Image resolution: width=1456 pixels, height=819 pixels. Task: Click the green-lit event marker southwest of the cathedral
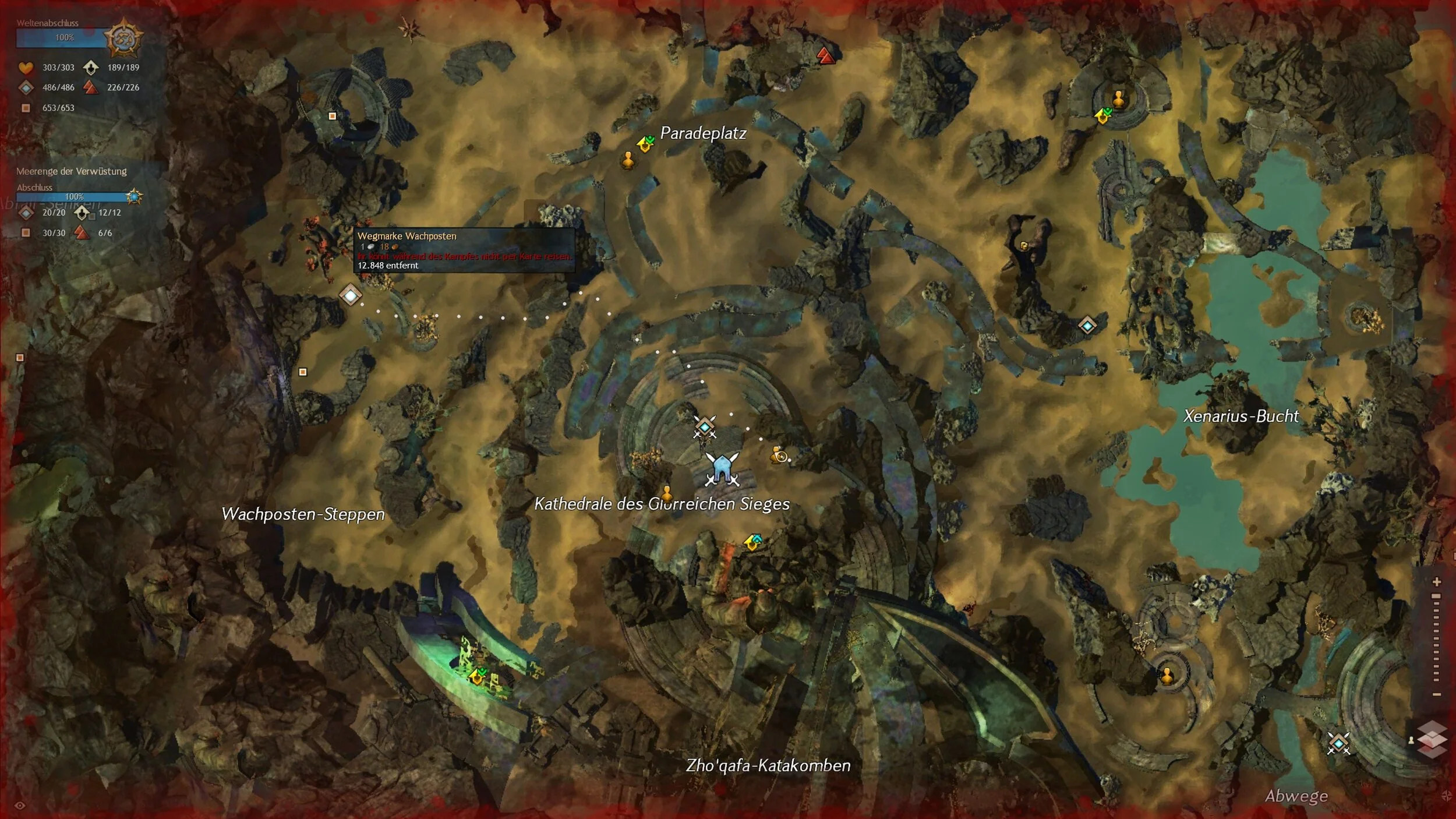click(x=478, y=676)
